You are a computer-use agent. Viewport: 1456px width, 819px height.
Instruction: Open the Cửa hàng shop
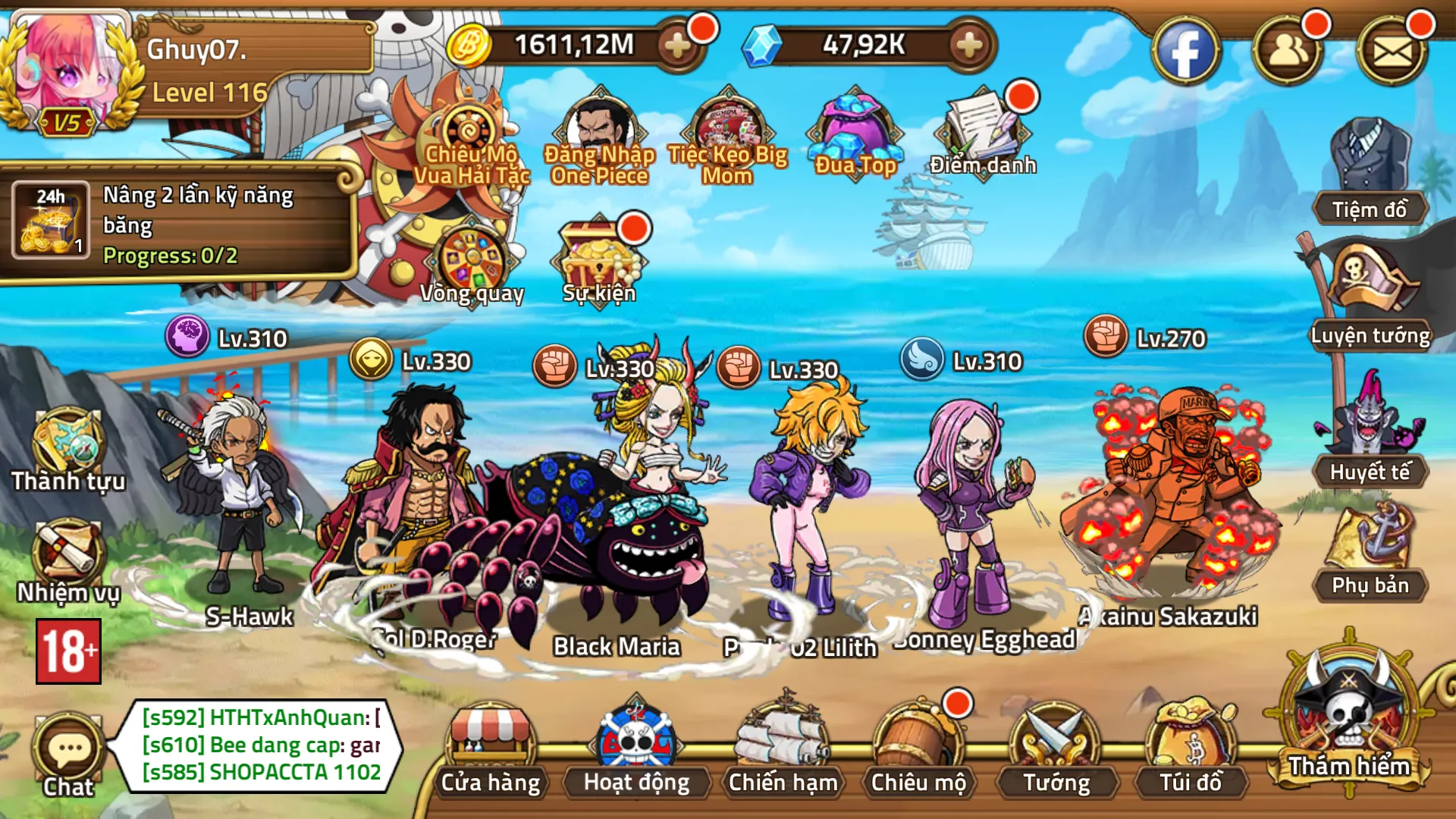click(x=491, y=747)
